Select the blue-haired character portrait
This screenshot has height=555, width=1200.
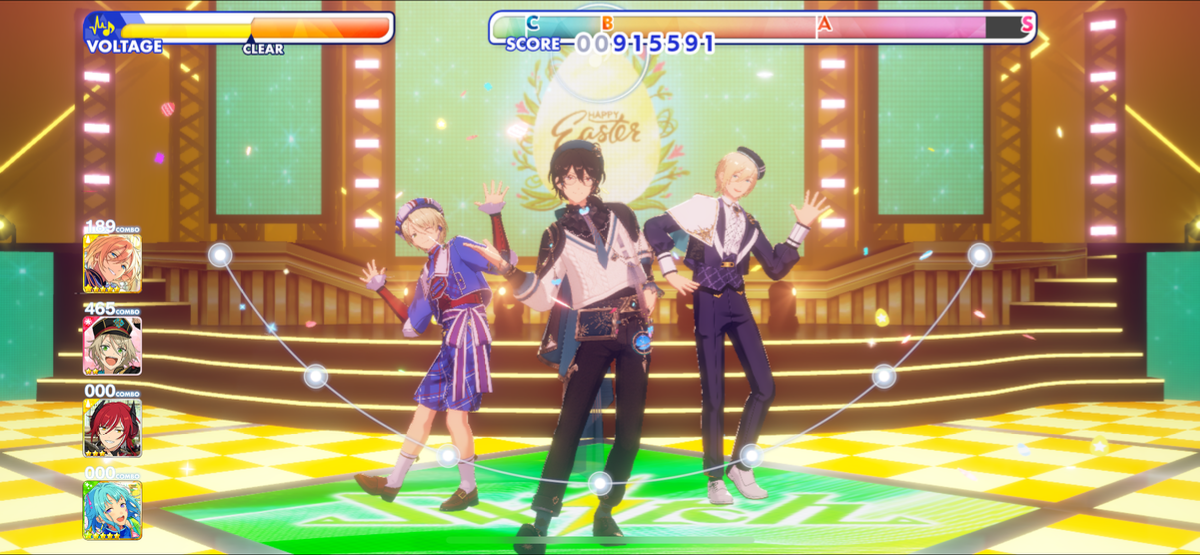tap(112, 510)
